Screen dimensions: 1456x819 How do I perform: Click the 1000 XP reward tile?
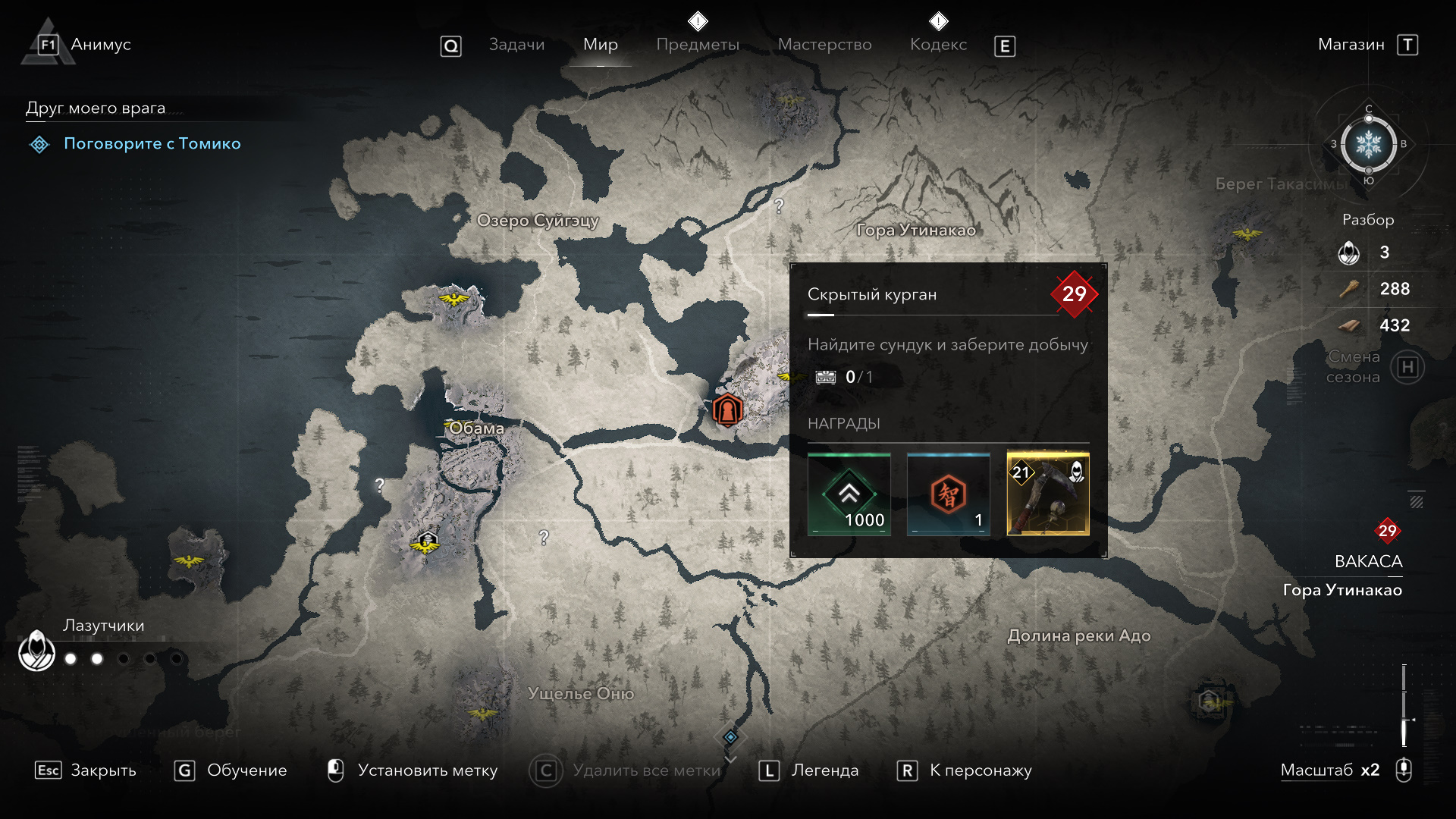[x=849, y=494]
